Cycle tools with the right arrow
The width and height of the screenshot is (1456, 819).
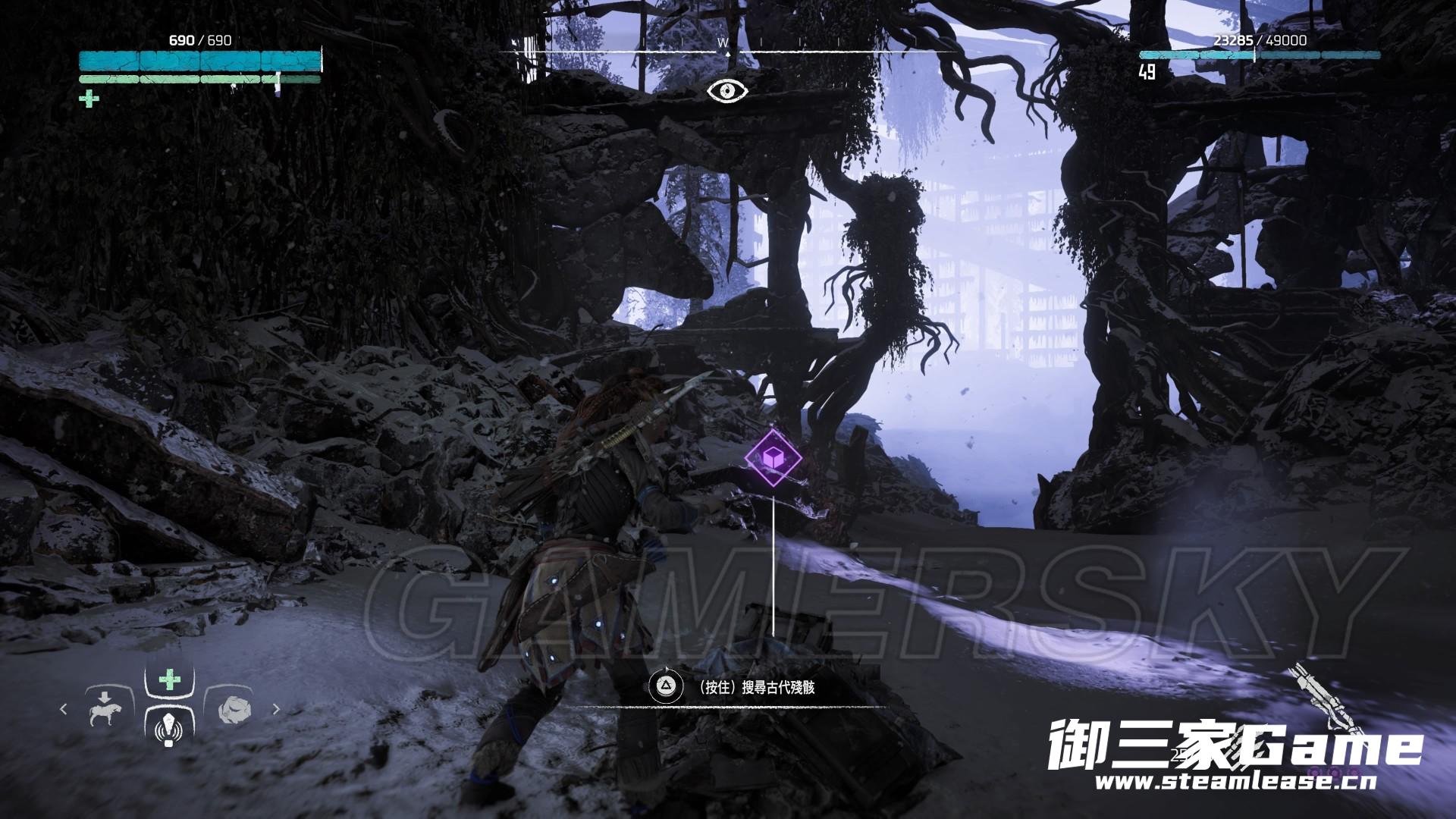pyautogui.click(x=276, y=709)
